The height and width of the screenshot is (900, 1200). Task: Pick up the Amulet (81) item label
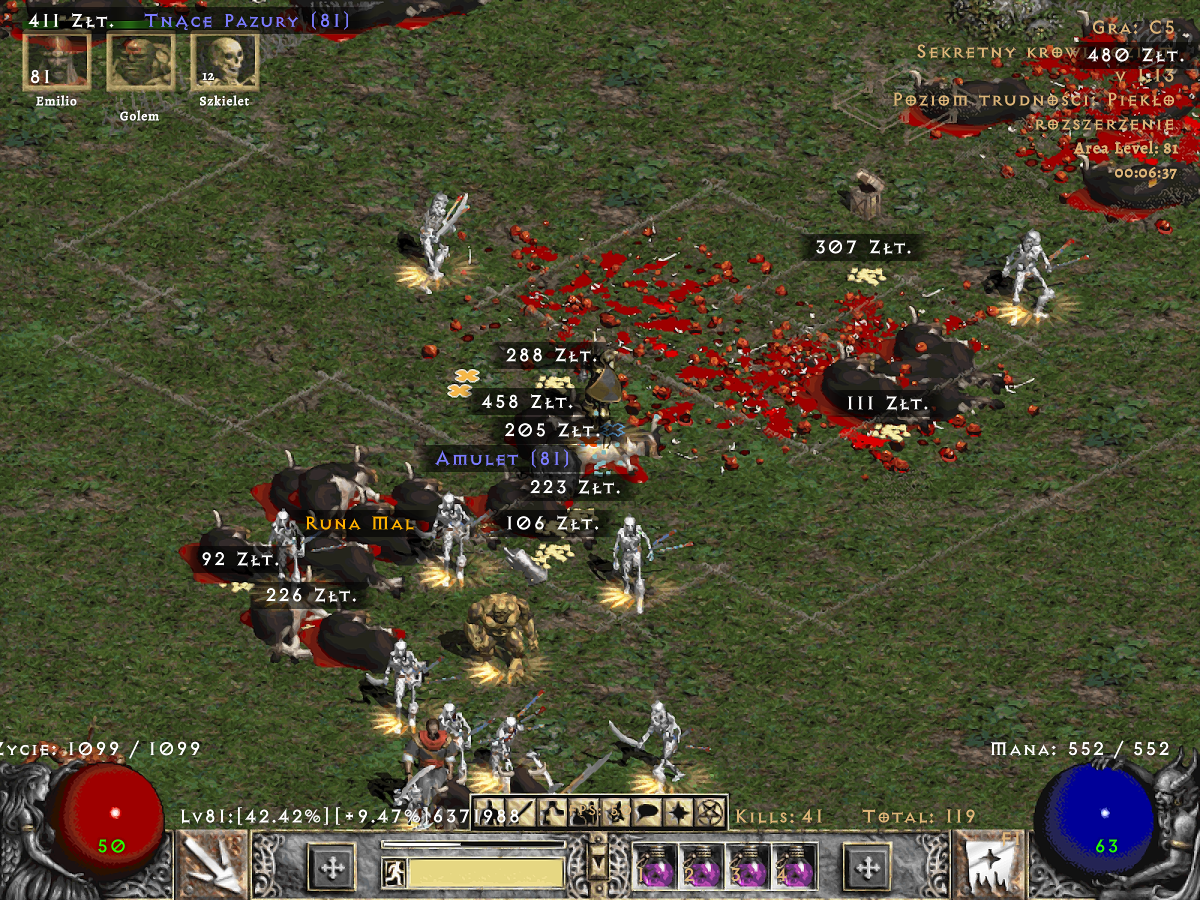click(x=503, y=459)
